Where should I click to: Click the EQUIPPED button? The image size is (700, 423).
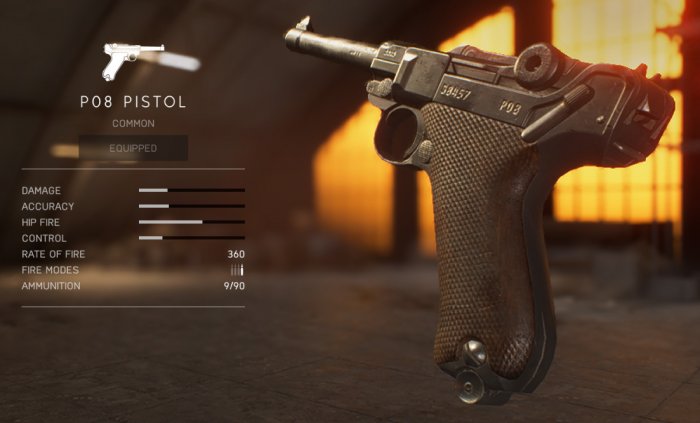[133, 148]
